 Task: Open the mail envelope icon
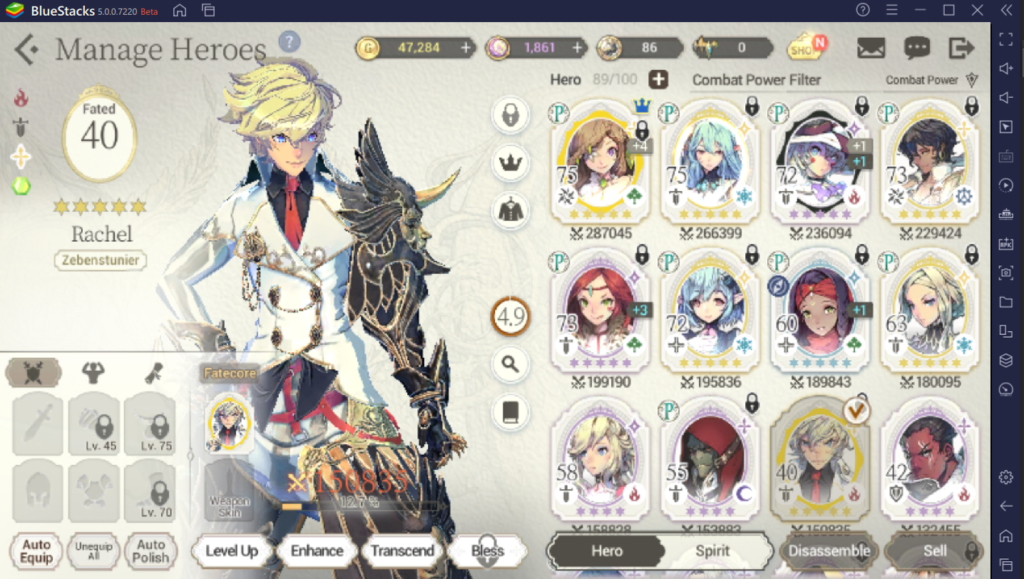click(871, 47)
